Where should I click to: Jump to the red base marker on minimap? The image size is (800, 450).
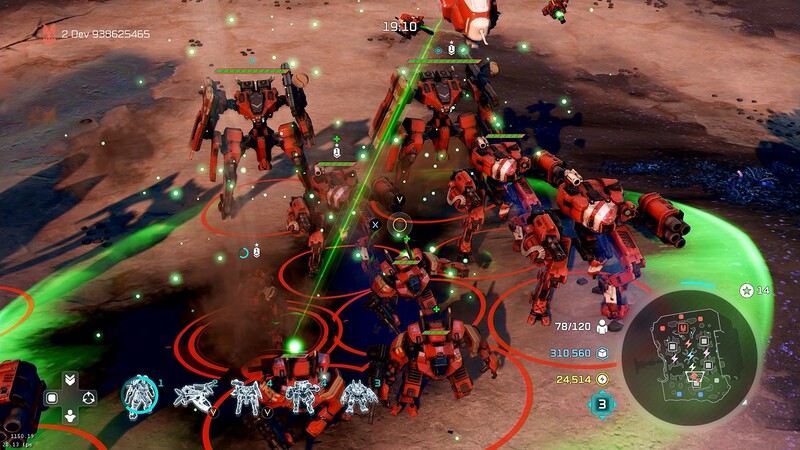[683, 327]
